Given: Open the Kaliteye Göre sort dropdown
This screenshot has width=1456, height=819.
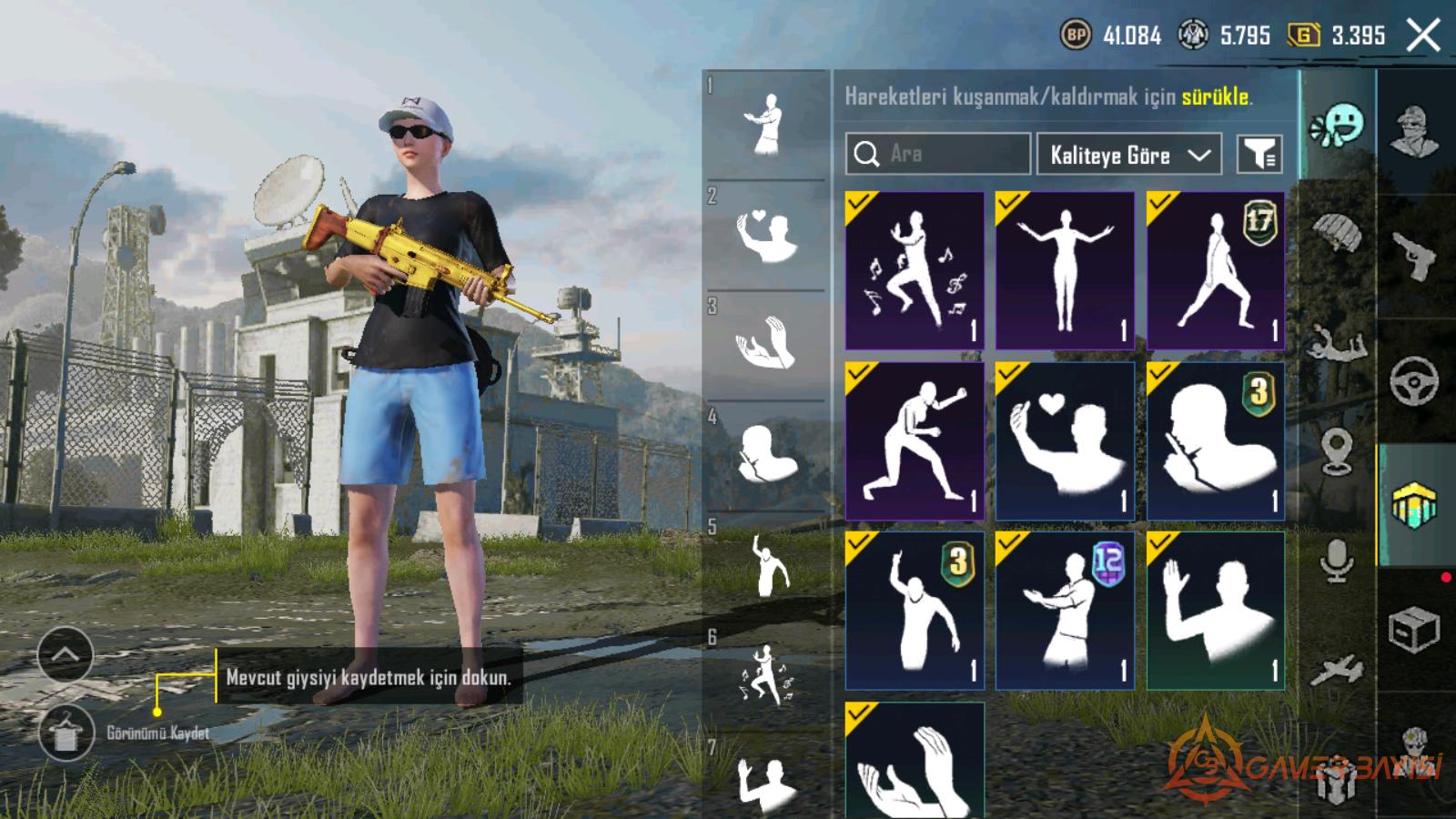Looking at the screenshot, I should (x=1128, y=155).
